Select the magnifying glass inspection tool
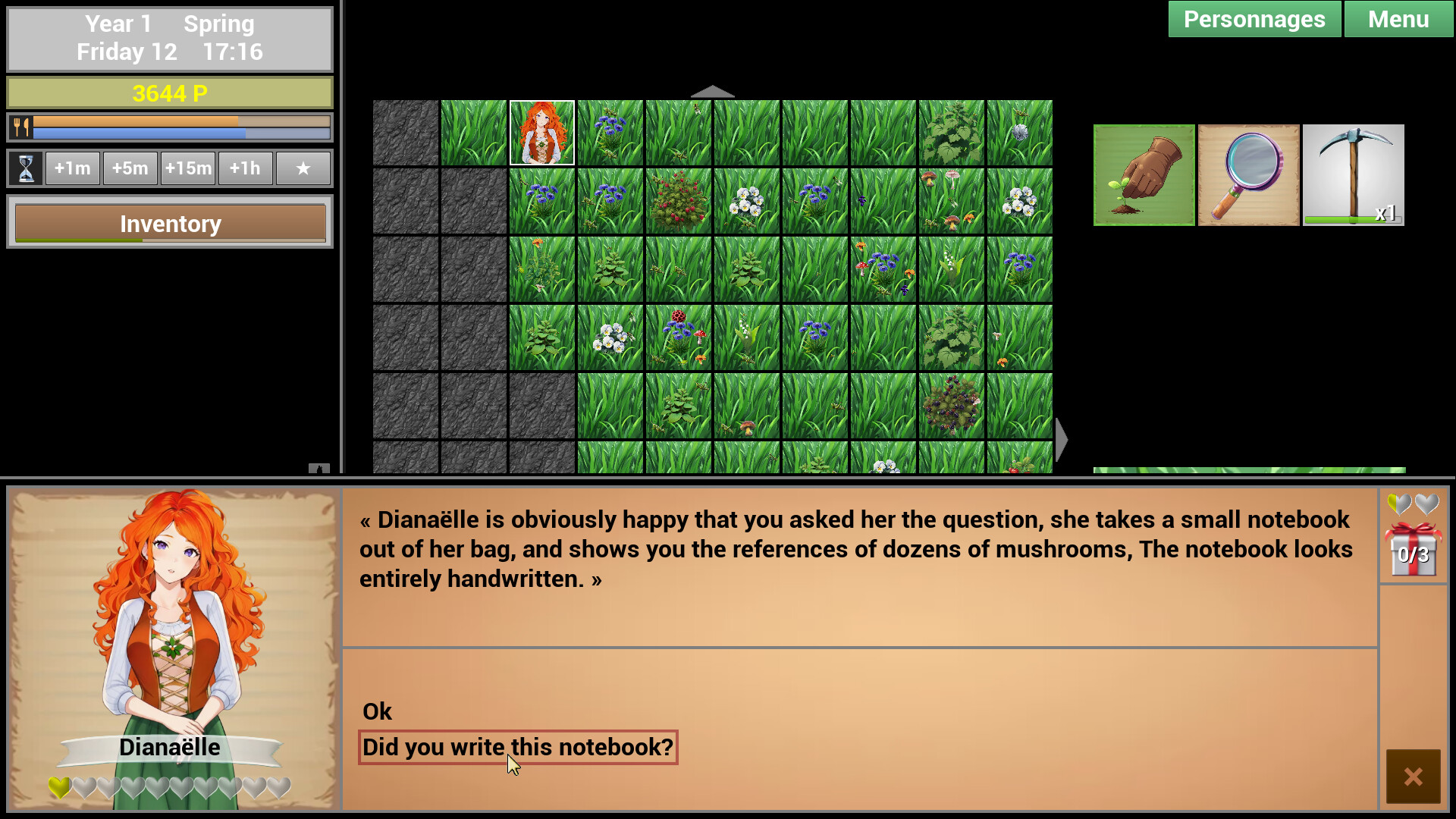 [x=1248, y=174]
